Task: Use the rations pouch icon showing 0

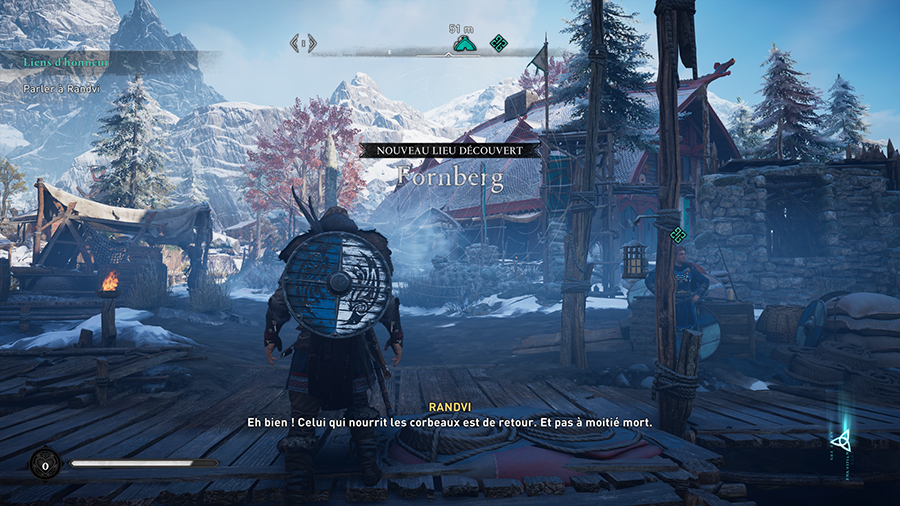Action: tap(44, 463)
